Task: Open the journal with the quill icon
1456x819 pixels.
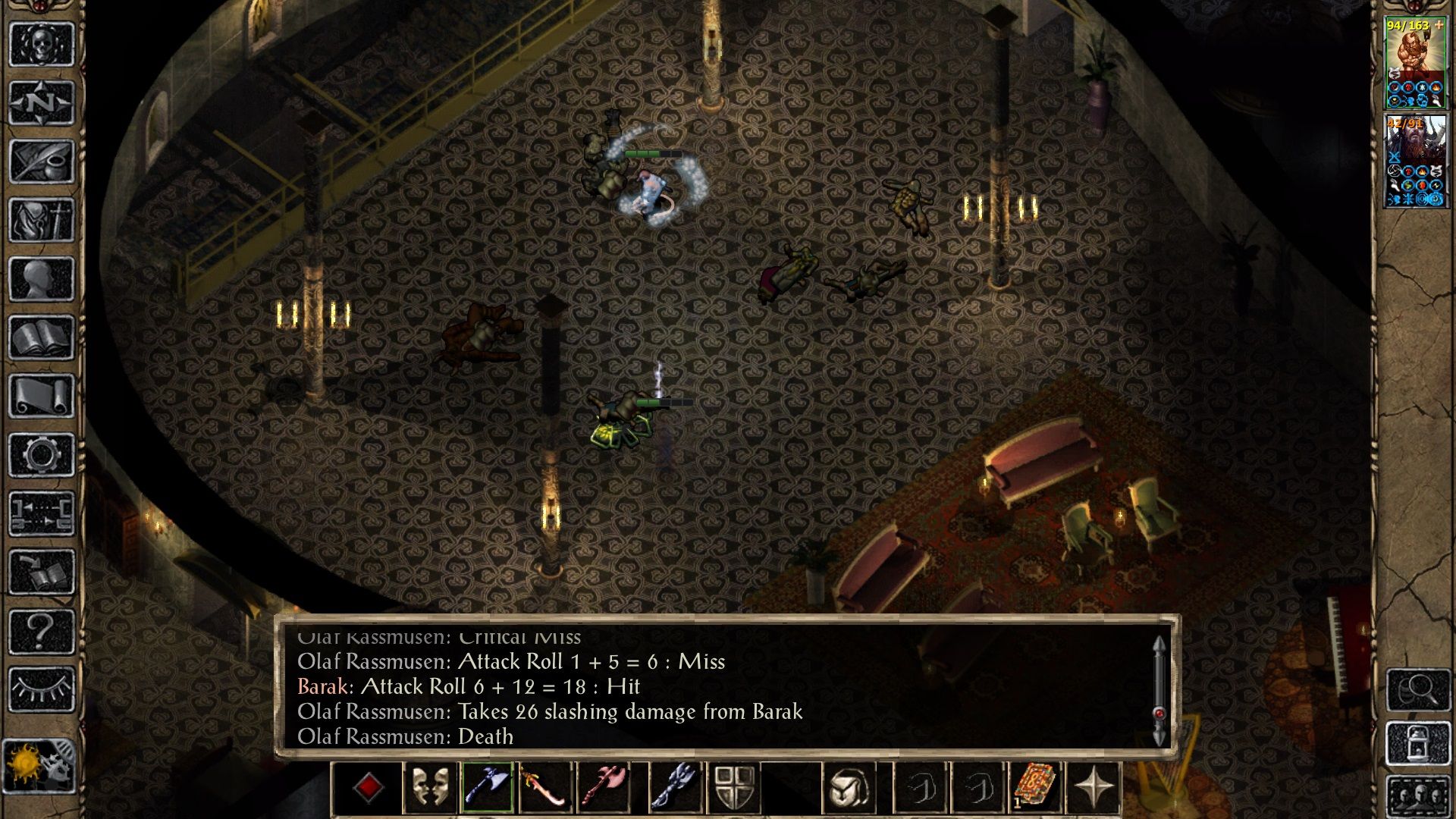Action: [42, 162]
